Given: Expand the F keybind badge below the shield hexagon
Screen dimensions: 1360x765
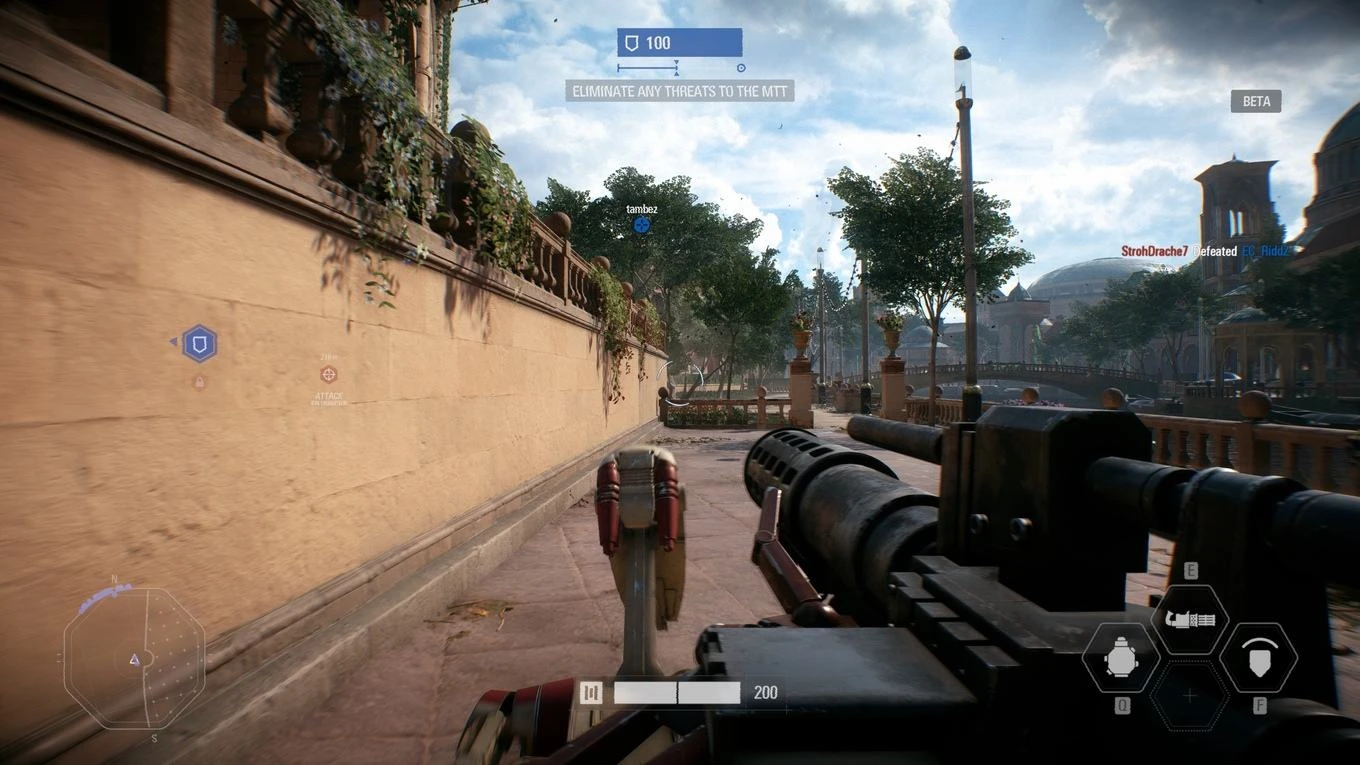Looking at the screenshot, I should click(1259, 707).
